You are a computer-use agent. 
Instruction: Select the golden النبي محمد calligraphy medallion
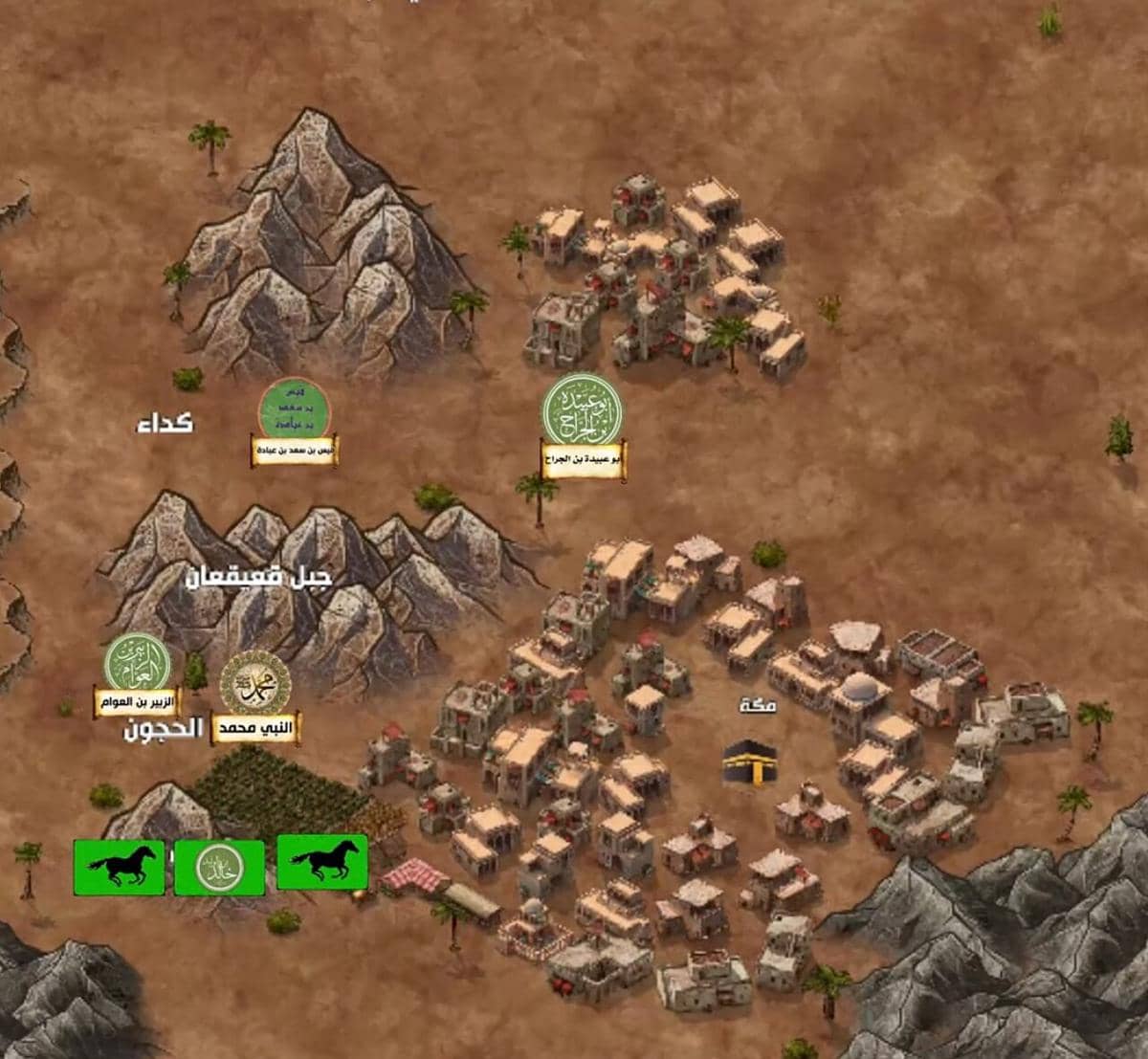click(255, 683)
